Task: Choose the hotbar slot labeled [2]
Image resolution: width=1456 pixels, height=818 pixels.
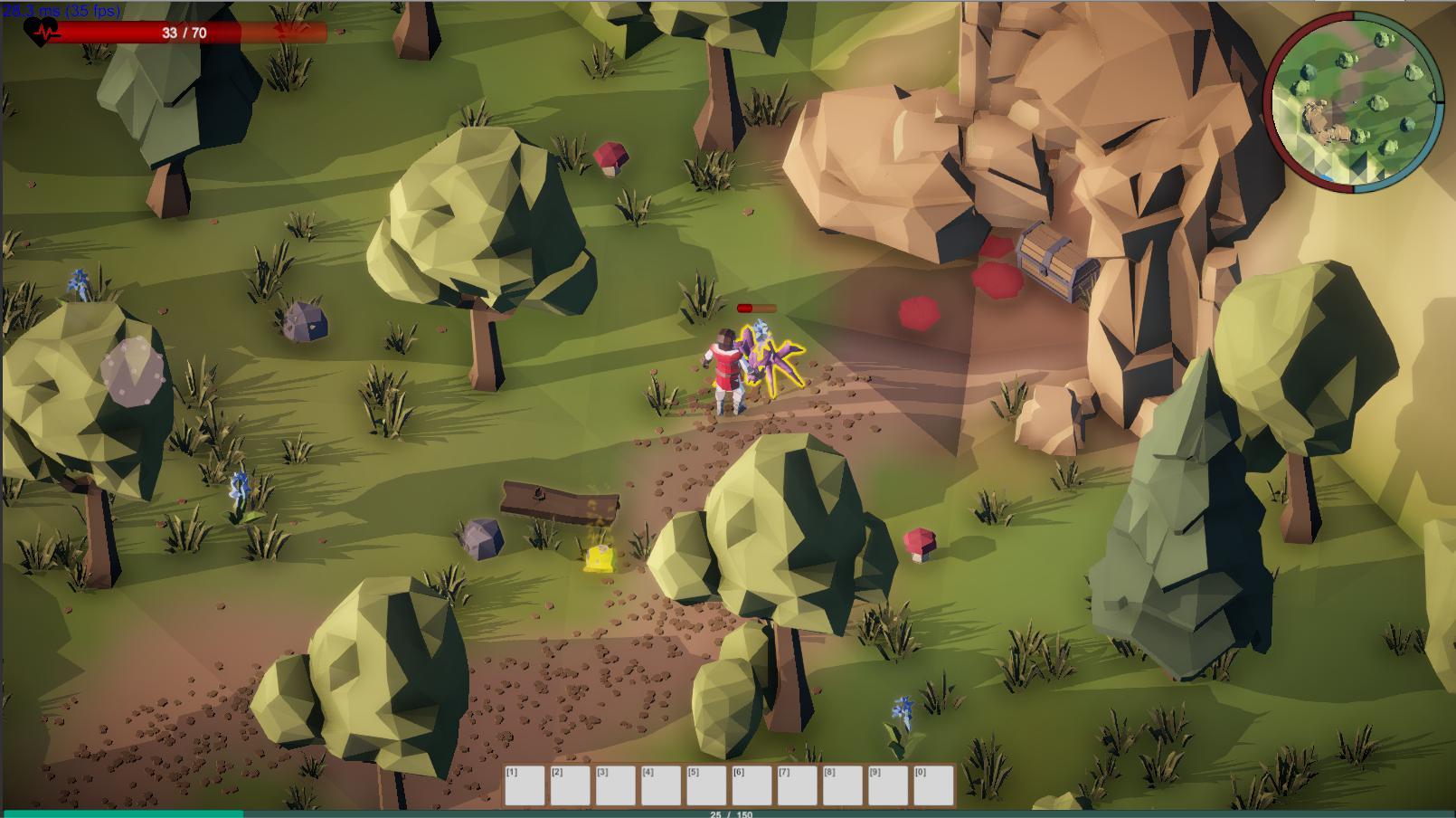Action: pos(570,785)
